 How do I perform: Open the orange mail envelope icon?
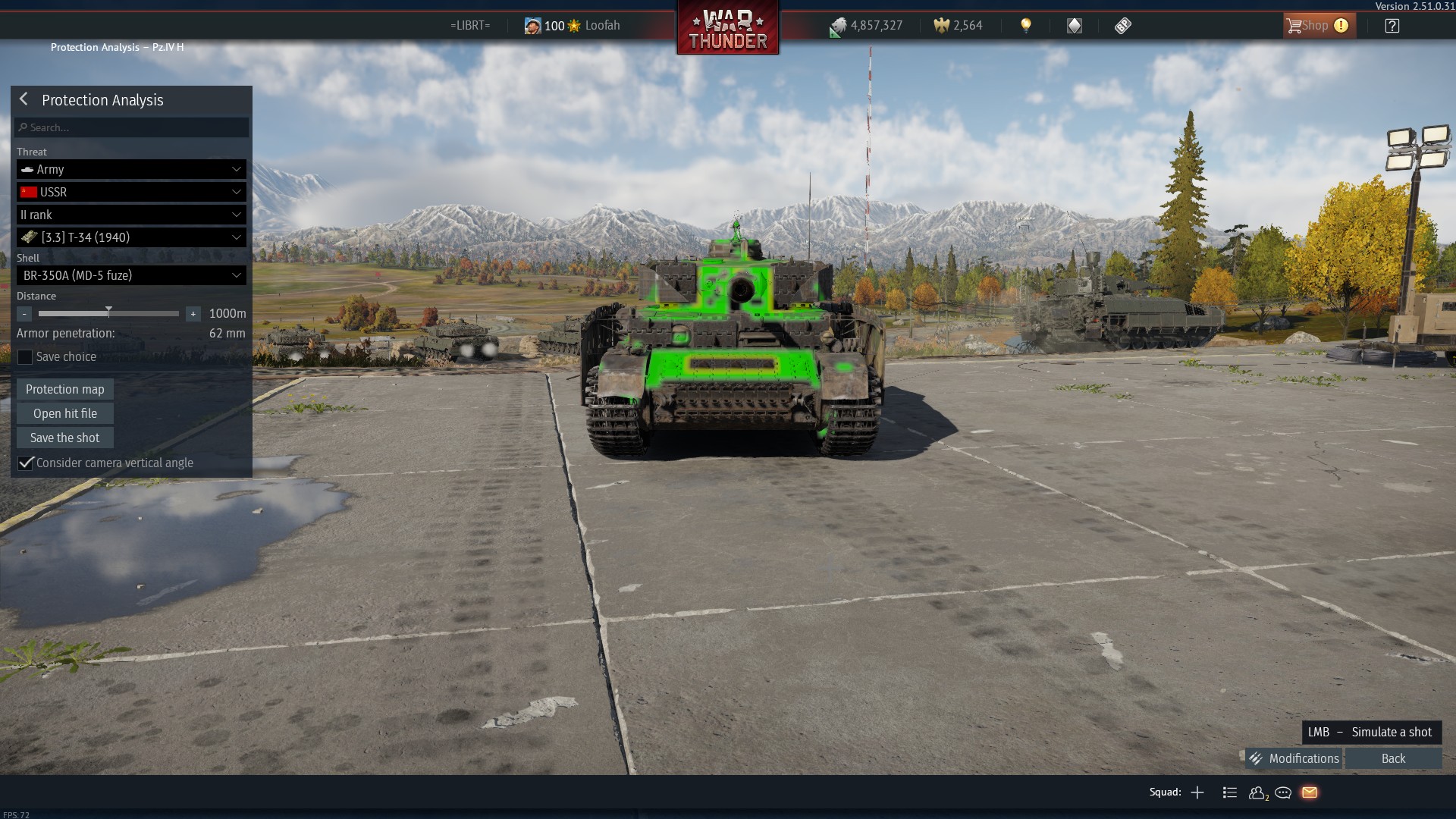pyautogui.click(x=1310, y=792)
